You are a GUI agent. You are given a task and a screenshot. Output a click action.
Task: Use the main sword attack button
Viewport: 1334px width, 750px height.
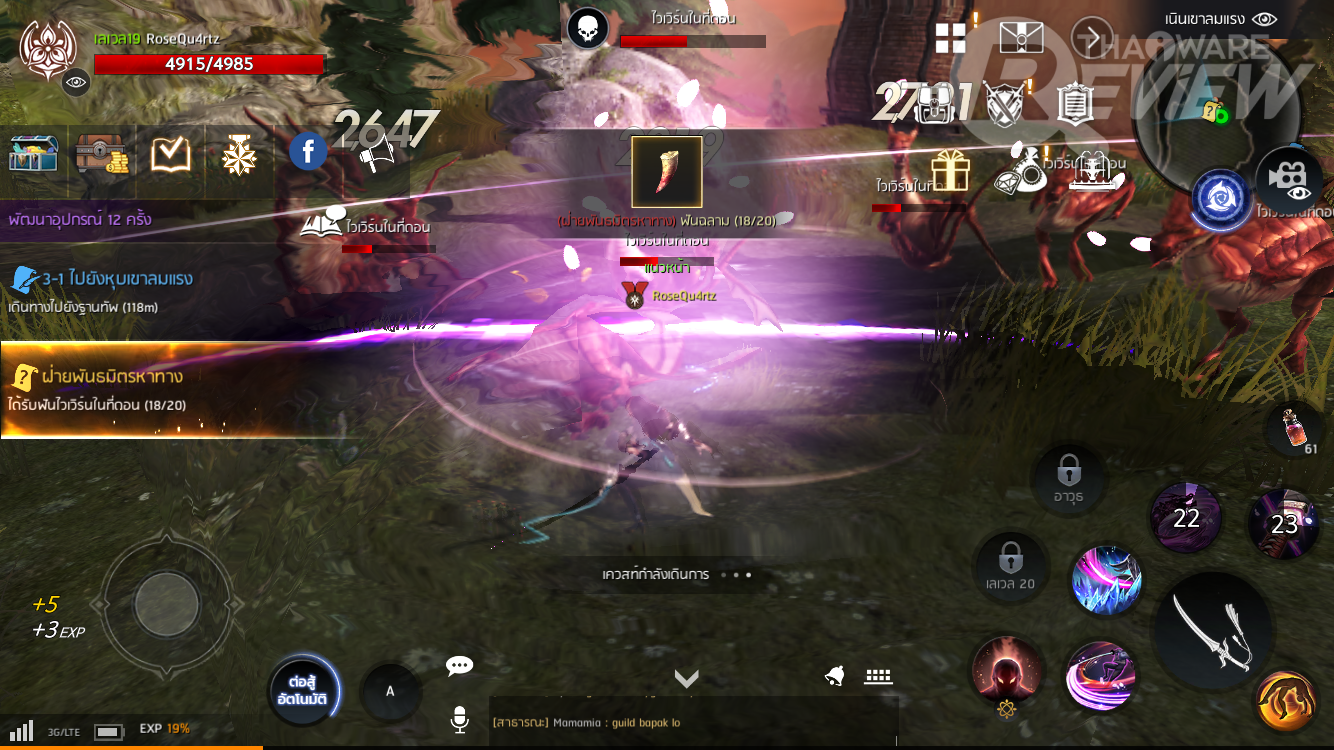(x=1213, y=630)
